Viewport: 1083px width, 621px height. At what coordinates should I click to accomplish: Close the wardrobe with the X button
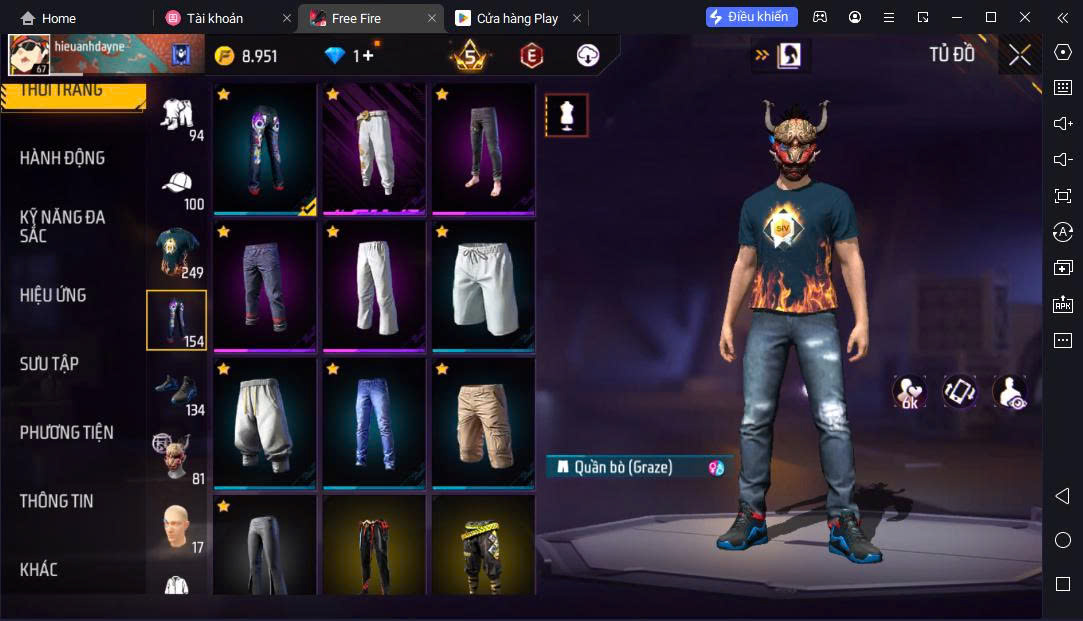click(1019, 55)
